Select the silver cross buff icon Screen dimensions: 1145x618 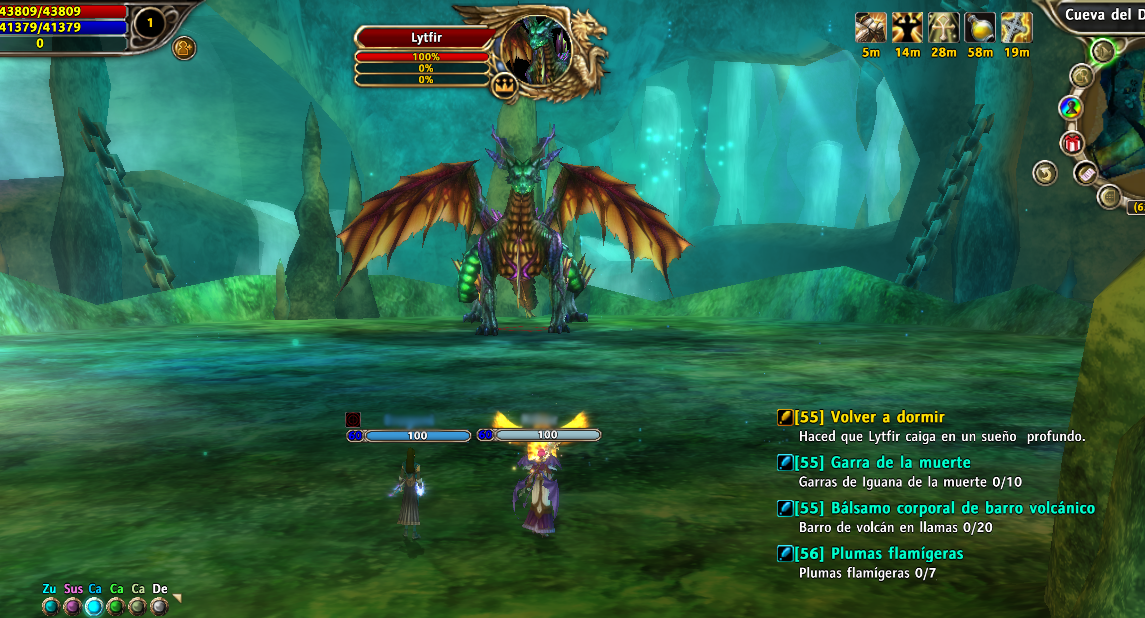click(1016, 28)
